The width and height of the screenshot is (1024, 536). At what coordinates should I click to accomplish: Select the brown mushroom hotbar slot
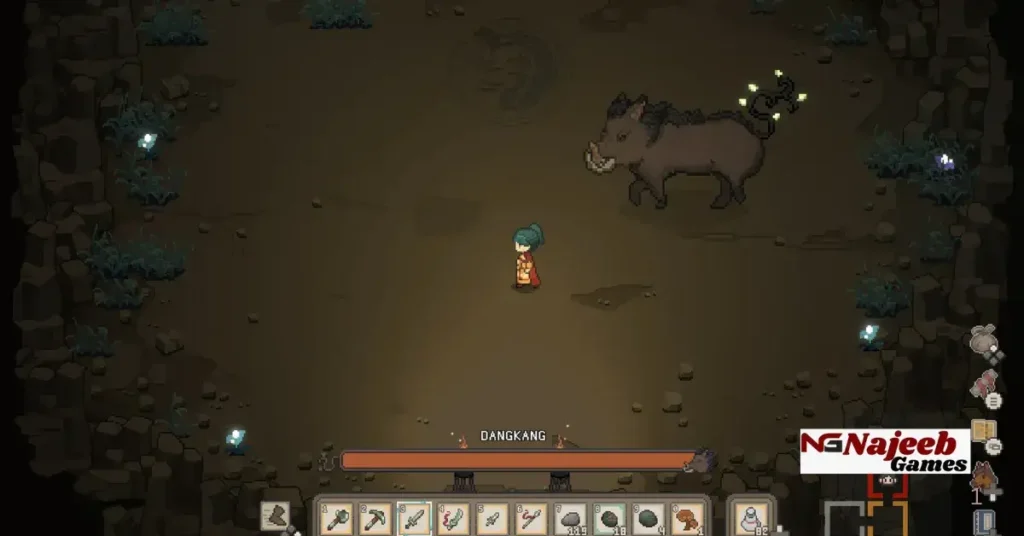pos(687,518)
